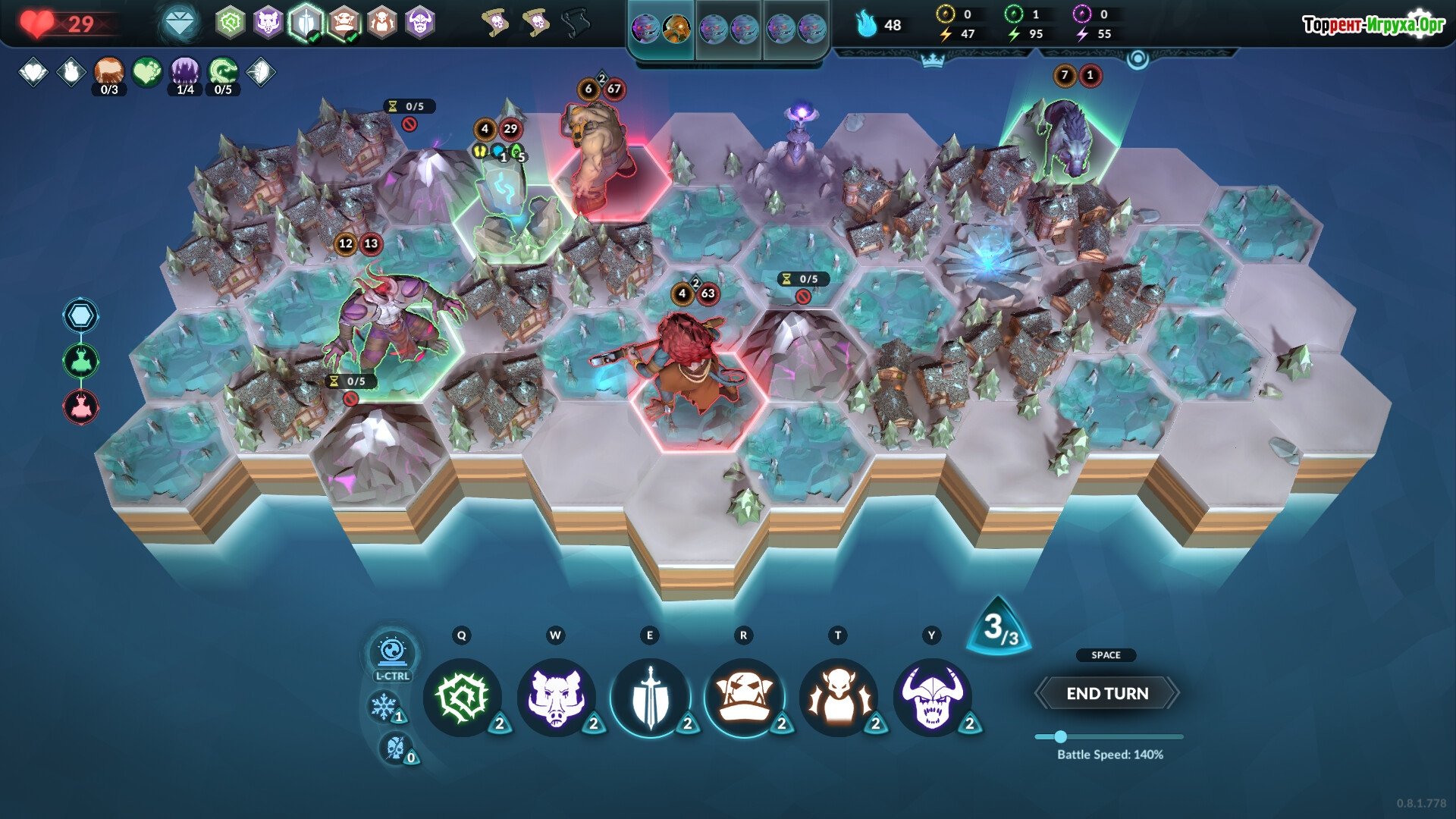The height and width of the screenshot is (819, 1456).
Task: Open the diamond gem icon in top bar
Action: [x=179, y=24]
